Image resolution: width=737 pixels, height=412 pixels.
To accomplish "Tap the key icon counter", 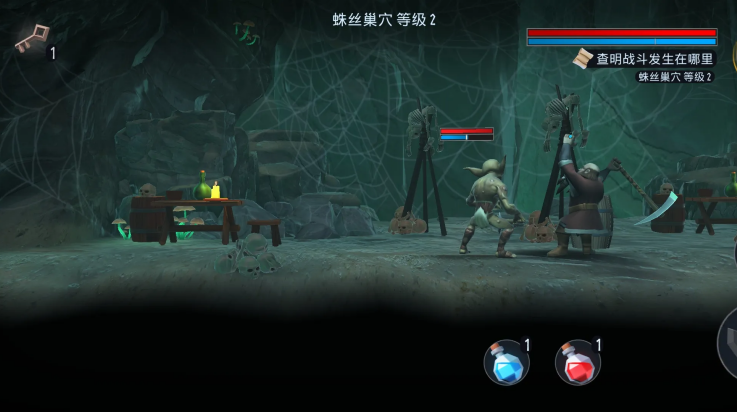I will tap(32, 40).
